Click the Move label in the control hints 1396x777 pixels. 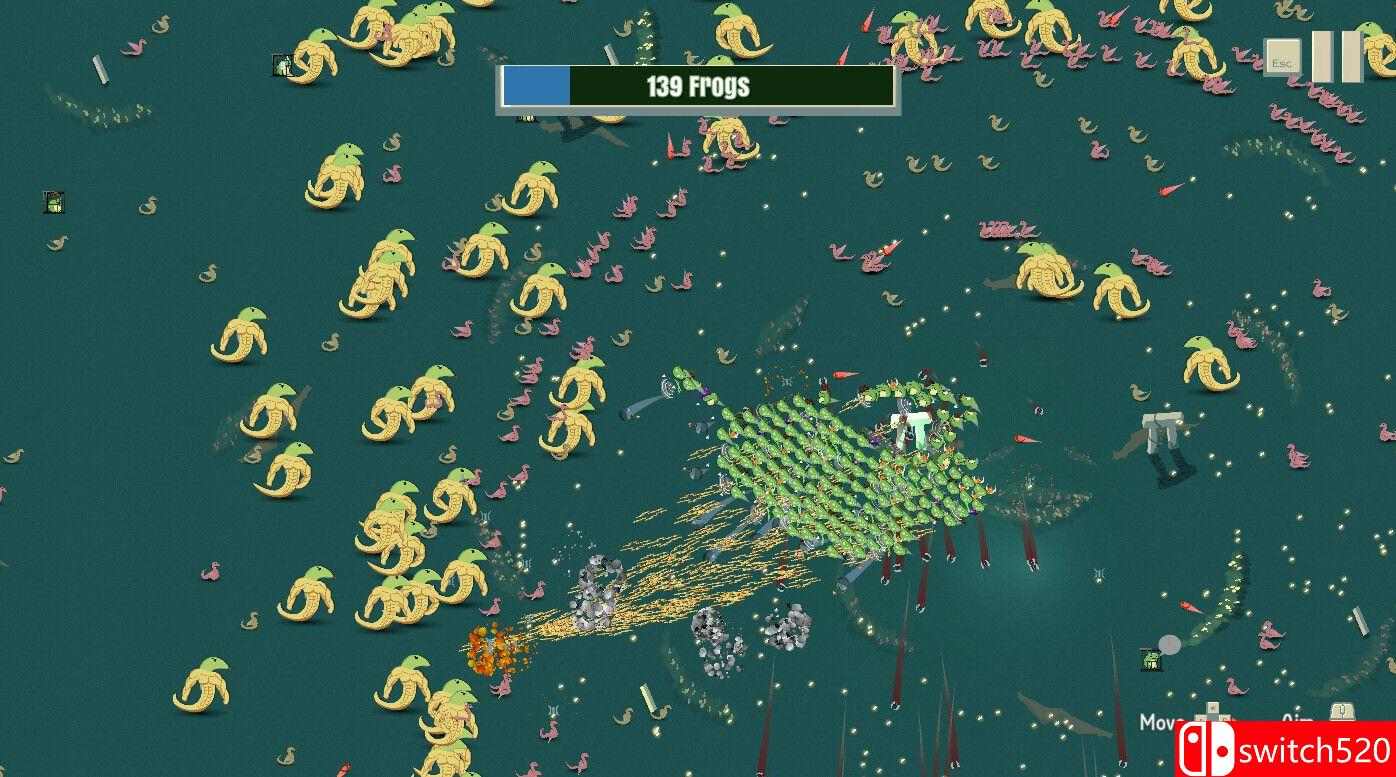pos(1158,720)
